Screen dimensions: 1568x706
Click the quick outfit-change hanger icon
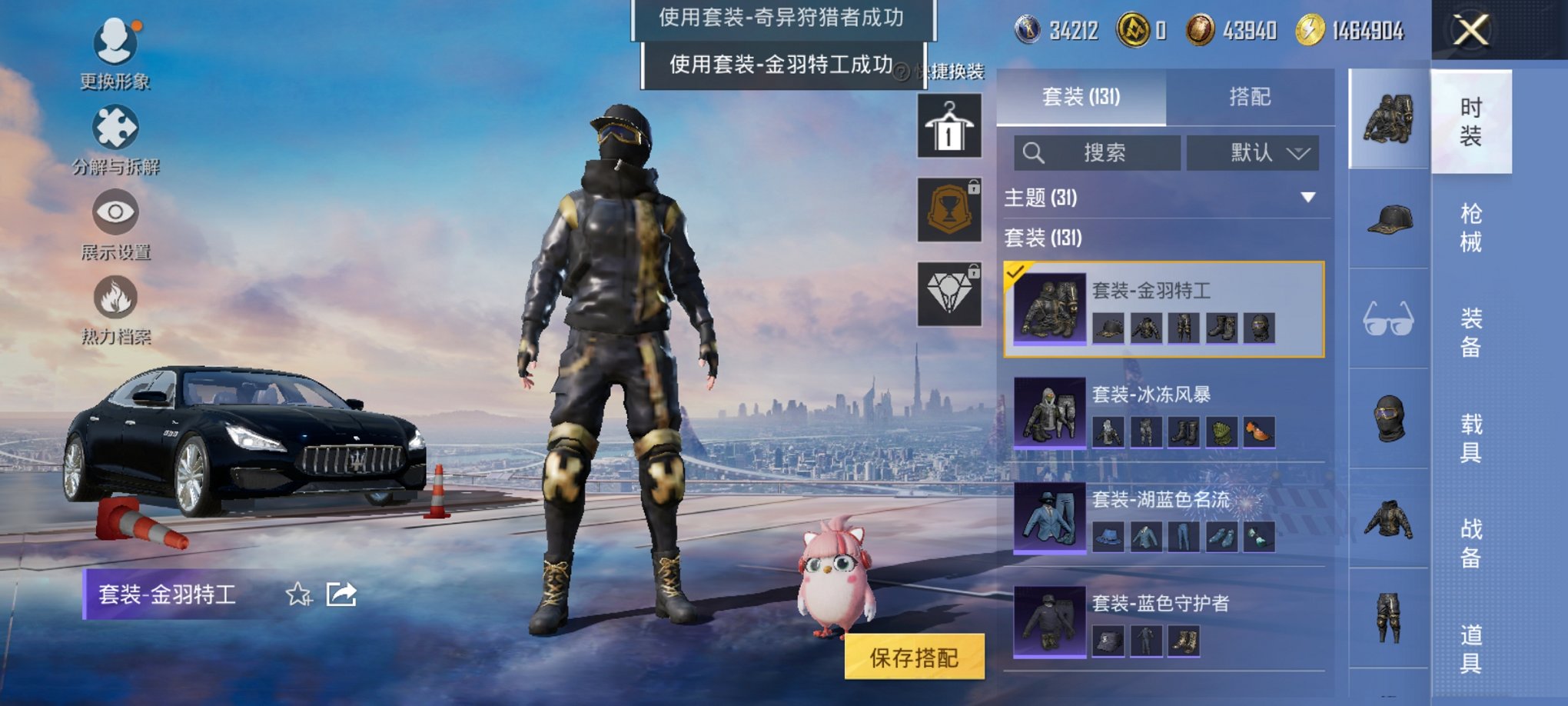948,125
